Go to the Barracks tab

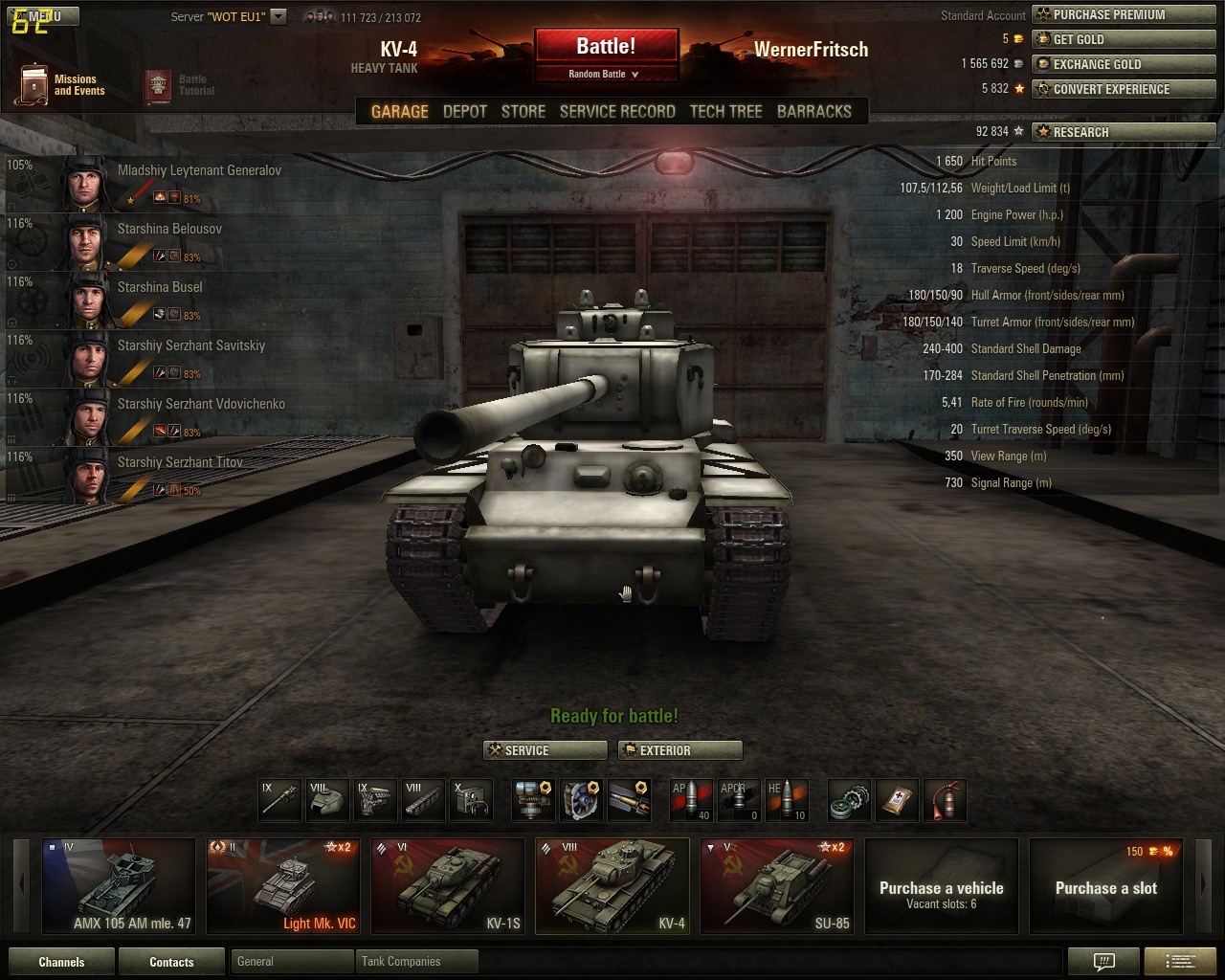click(813, 111)
